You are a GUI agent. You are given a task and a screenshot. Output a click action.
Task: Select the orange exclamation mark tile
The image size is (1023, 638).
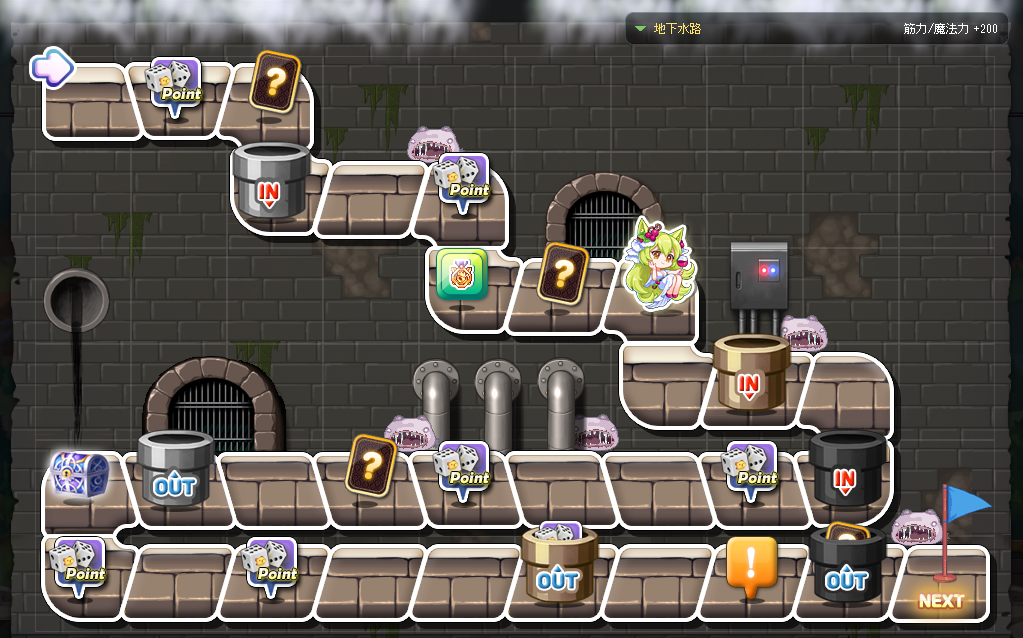click(751, 567)
